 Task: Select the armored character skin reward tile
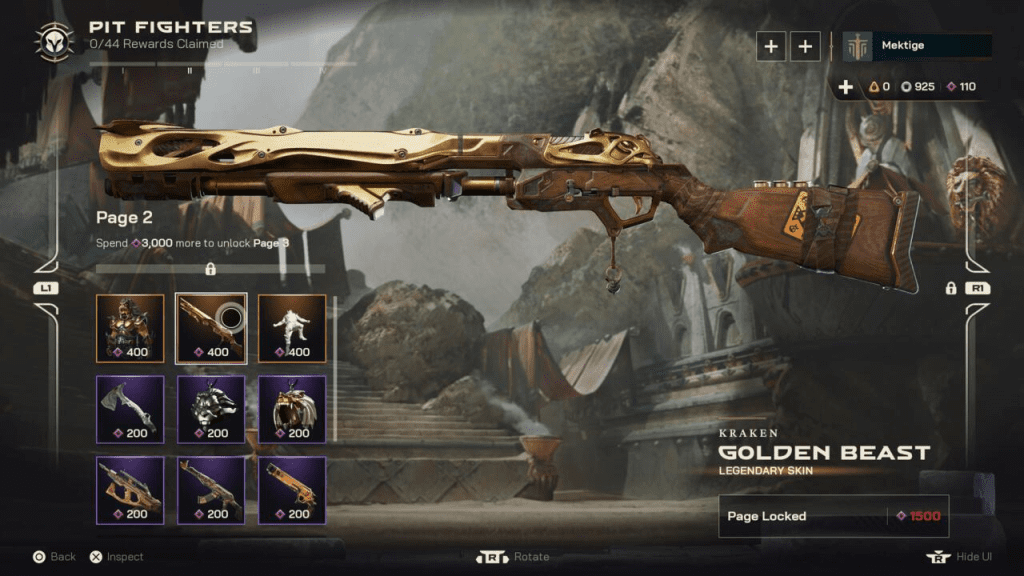(x=130, y=328)
